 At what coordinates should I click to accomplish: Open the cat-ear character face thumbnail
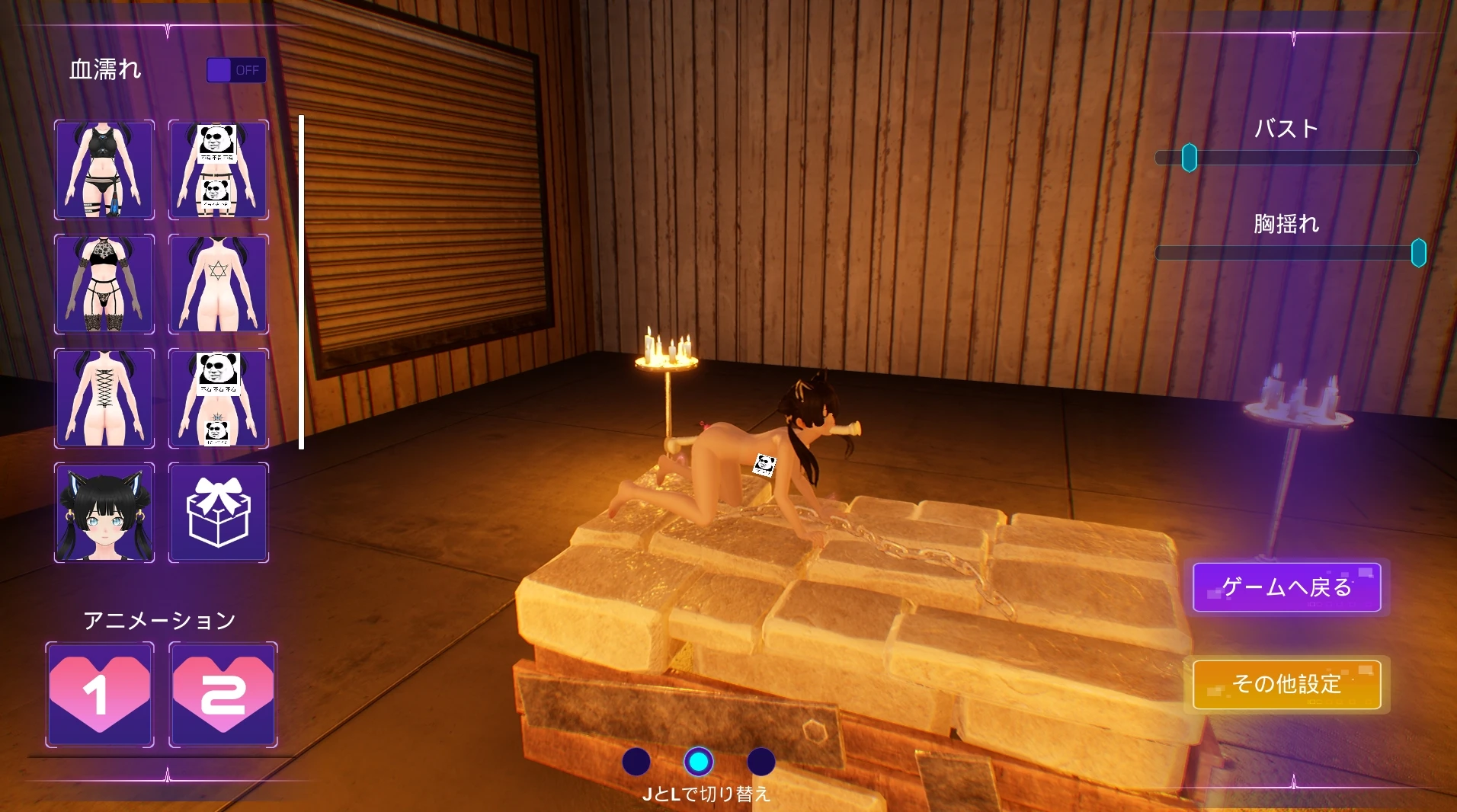tap(104, 513)
